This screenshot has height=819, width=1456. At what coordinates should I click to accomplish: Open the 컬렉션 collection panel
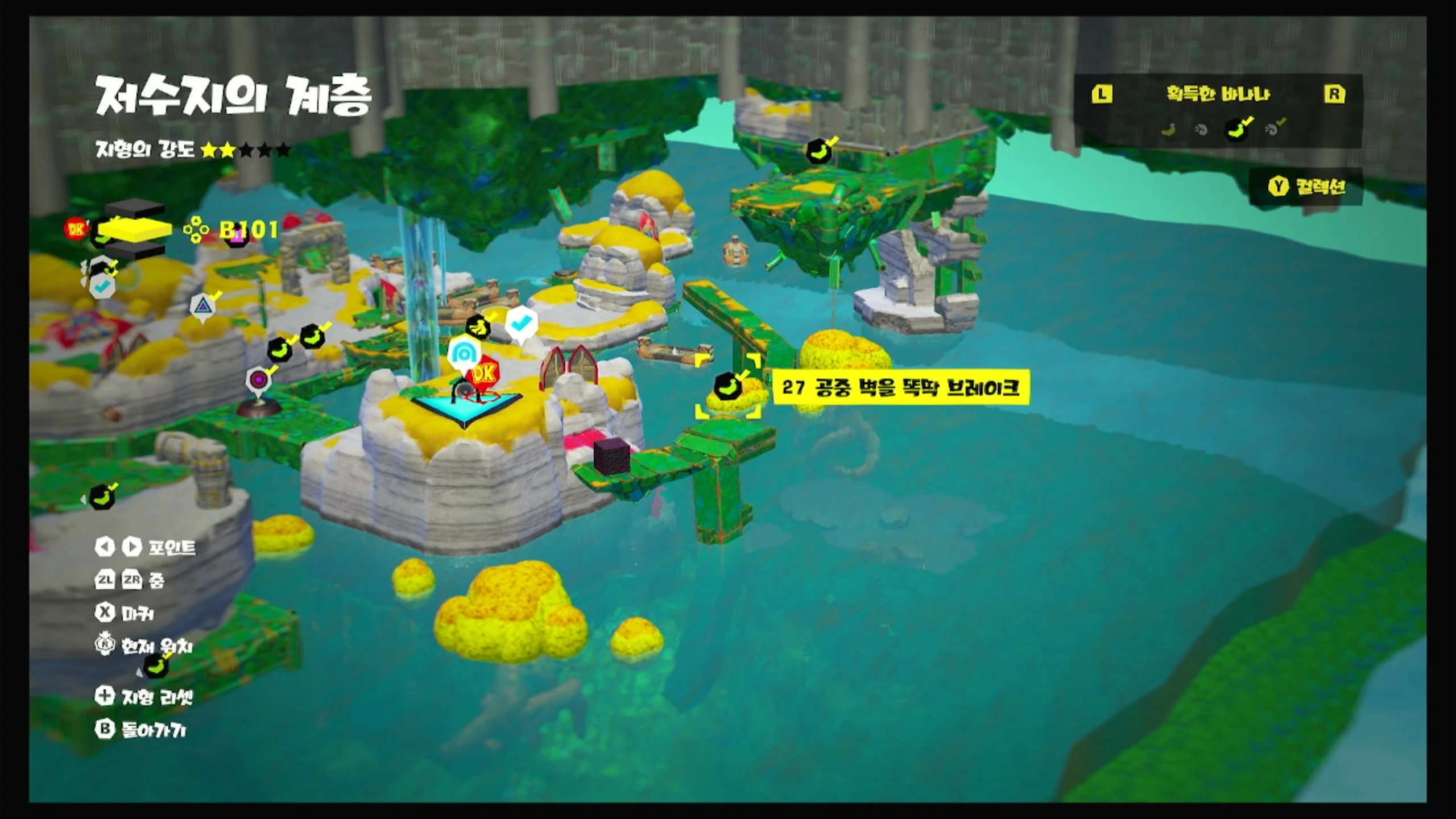point(1306,187)
